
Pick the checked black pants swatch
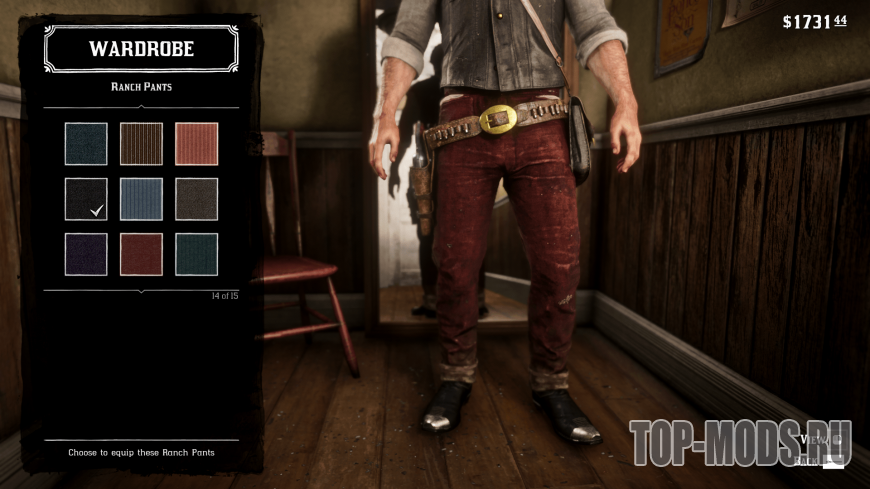(86, 199)
